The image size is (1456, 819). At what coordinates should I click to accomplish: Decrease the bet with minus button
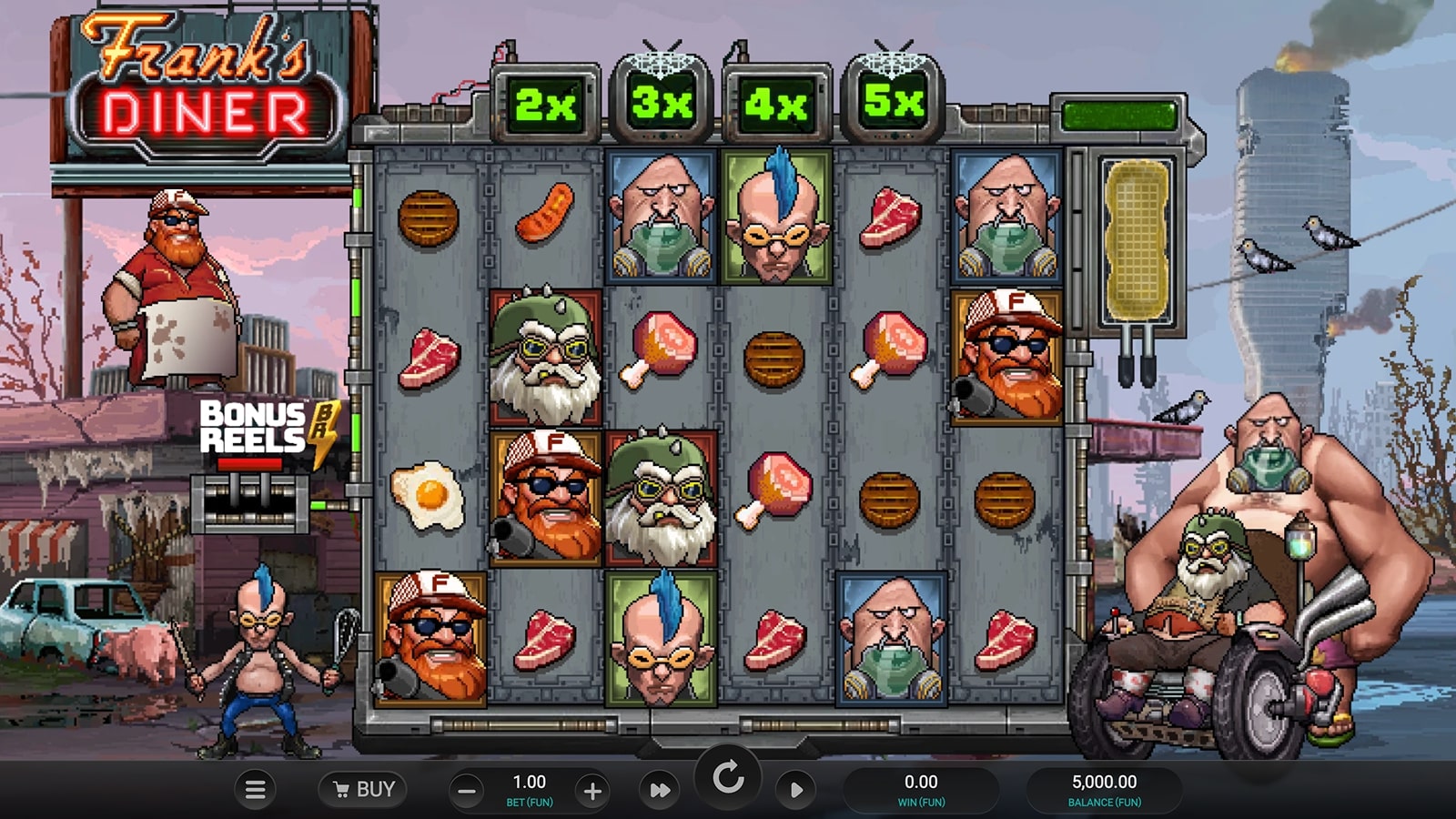pyautogui.click(x=467, y=791)
